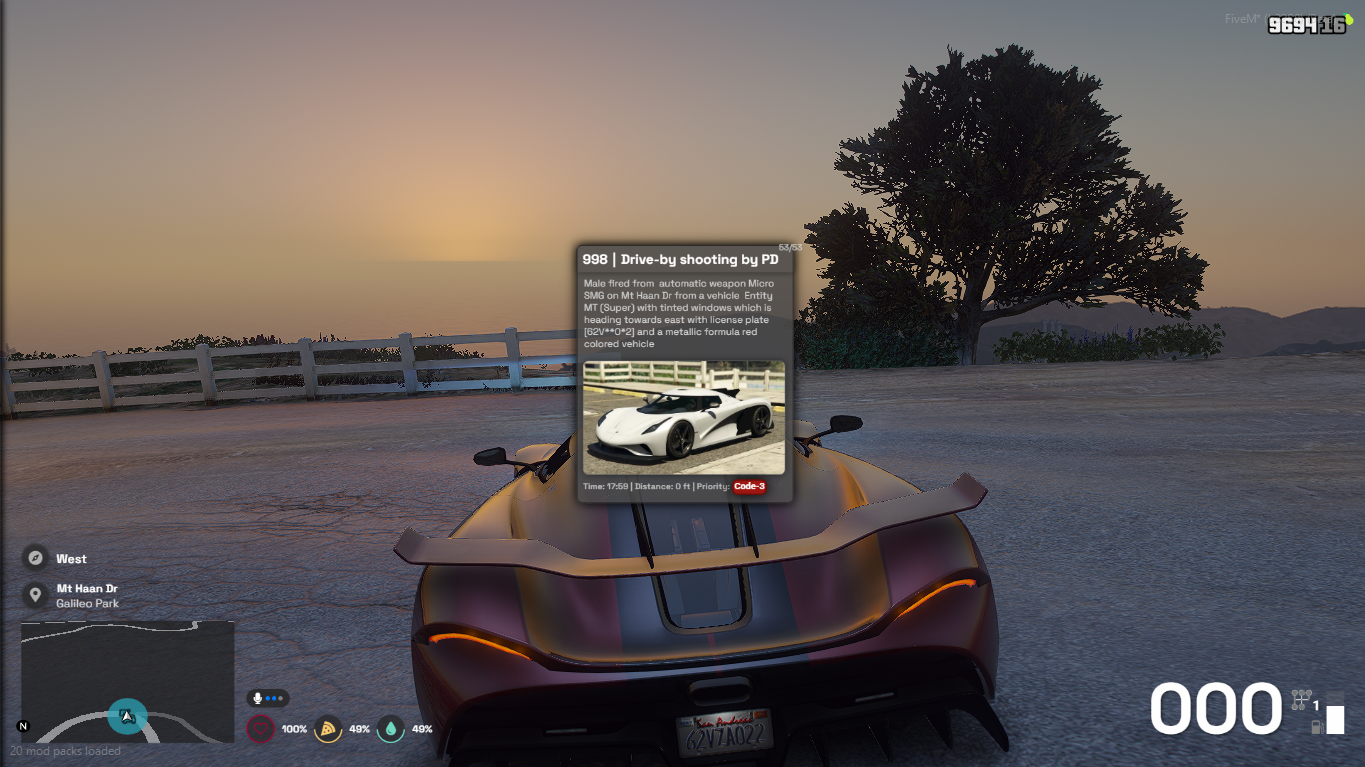Click the white supercar thumbnail in alert

tap(684, 417)
